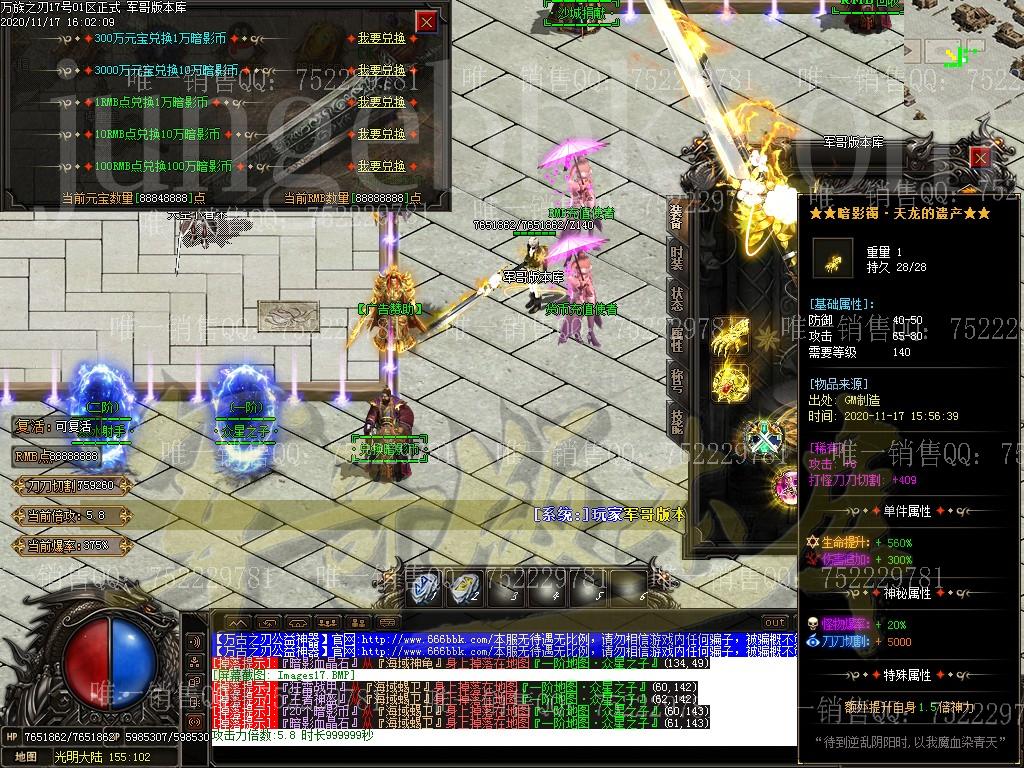Select the golden claw equipment slot
The height and width of the screenshot is (768, 1024).
[x=731, y=338]
